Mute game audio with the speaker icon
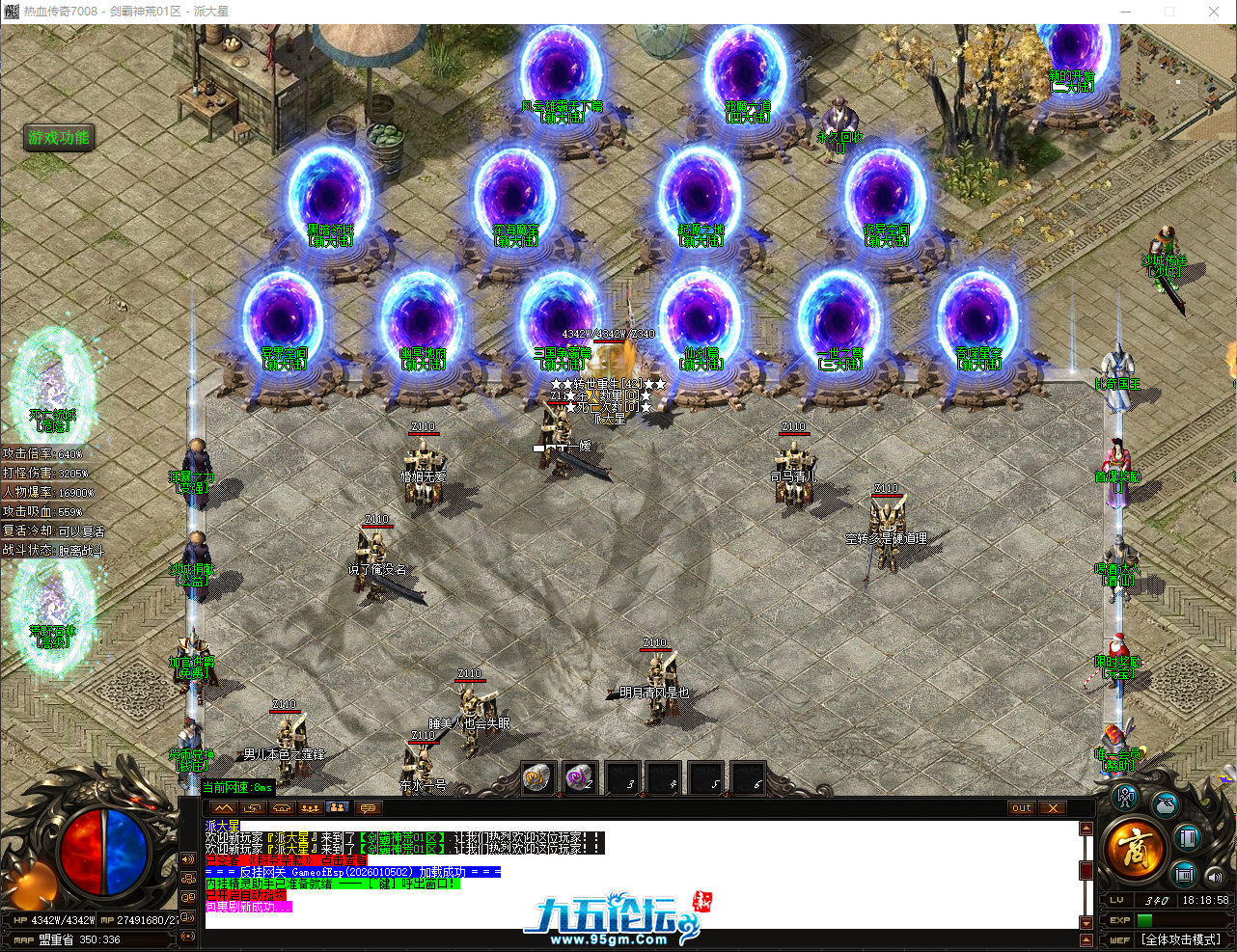1237x952 pixels. coord(1214,877)
